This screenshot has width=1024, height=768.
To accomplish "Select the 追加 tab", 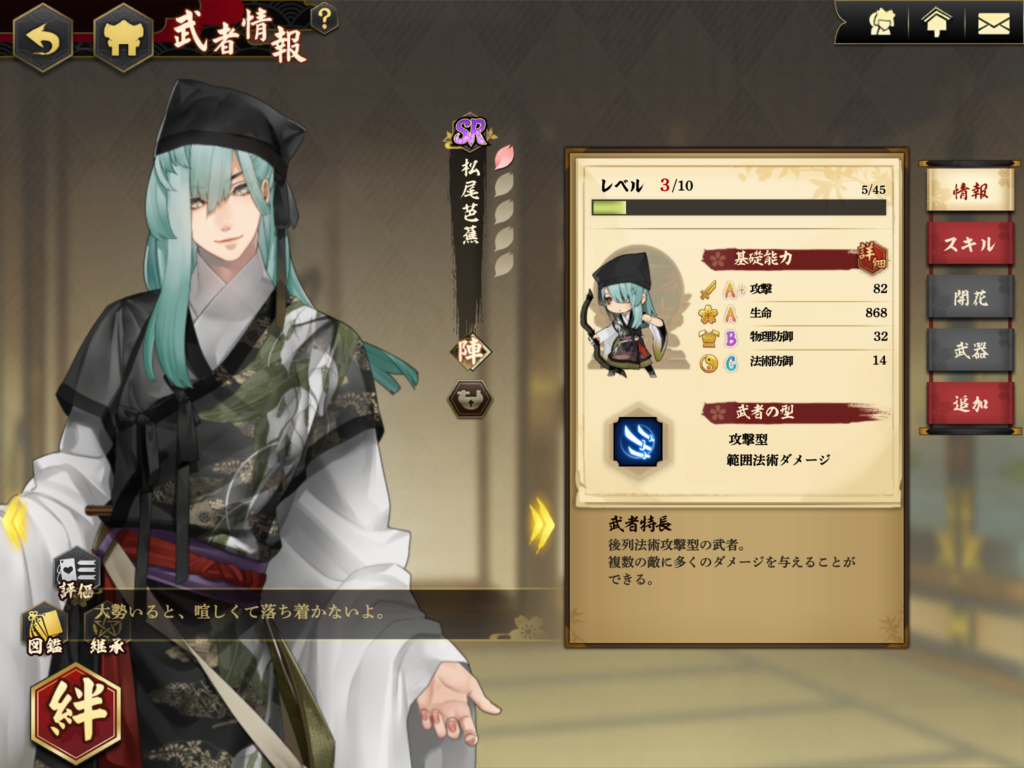I will click(x=970, y=403).
